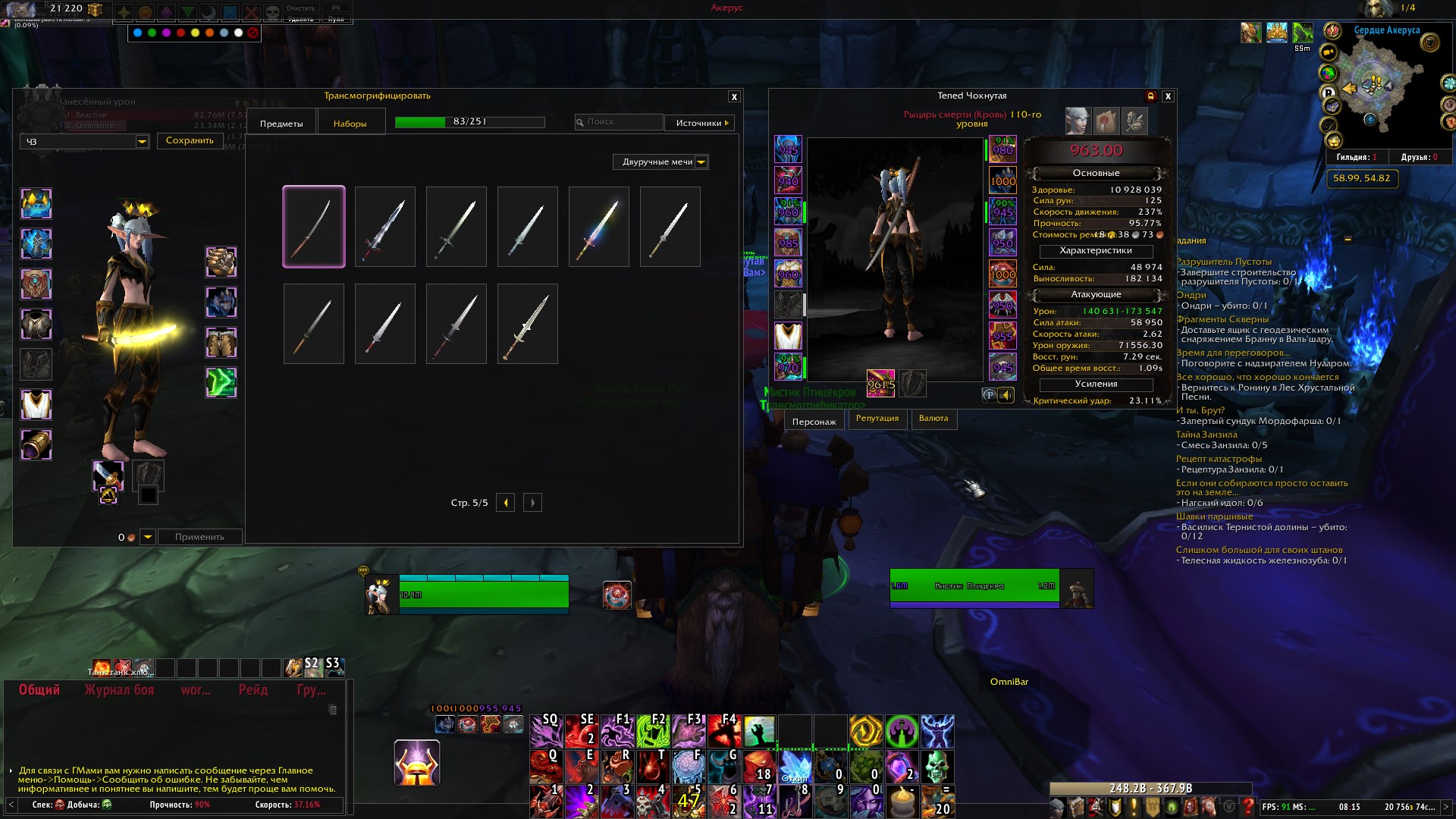Screen dimensions: 1456x819
Task: Close the character sheet window
Action: point(1168,96)
